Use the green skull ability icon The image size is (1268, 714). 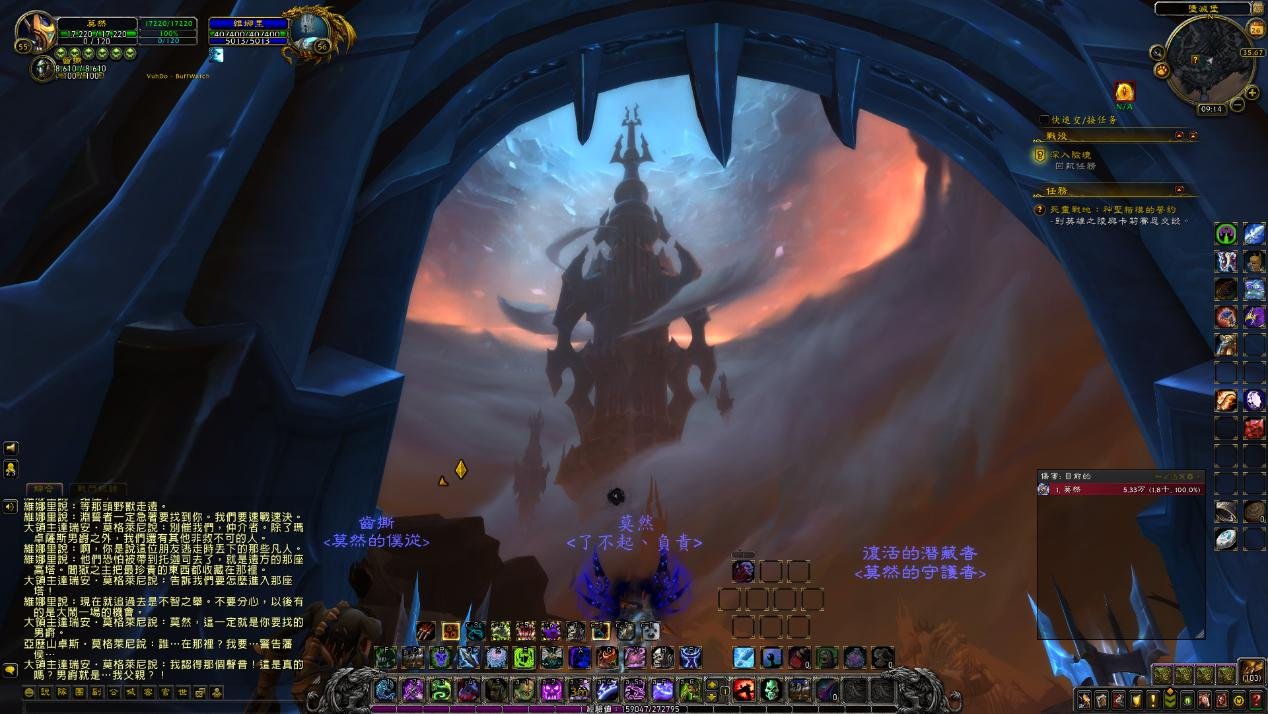tap(771, 690)
